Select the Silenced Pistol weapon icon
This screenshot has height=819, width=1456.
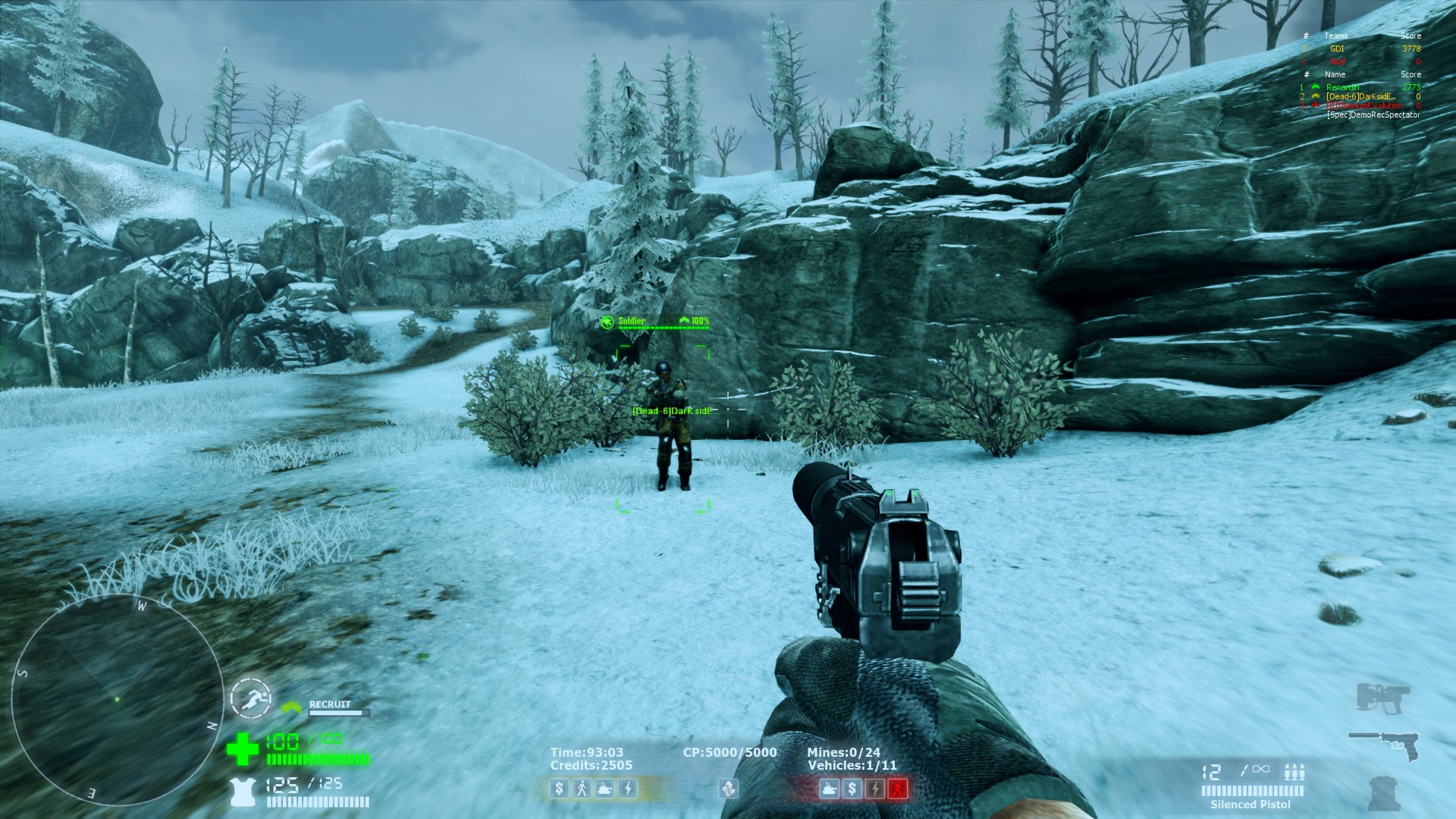[1383, 744]
